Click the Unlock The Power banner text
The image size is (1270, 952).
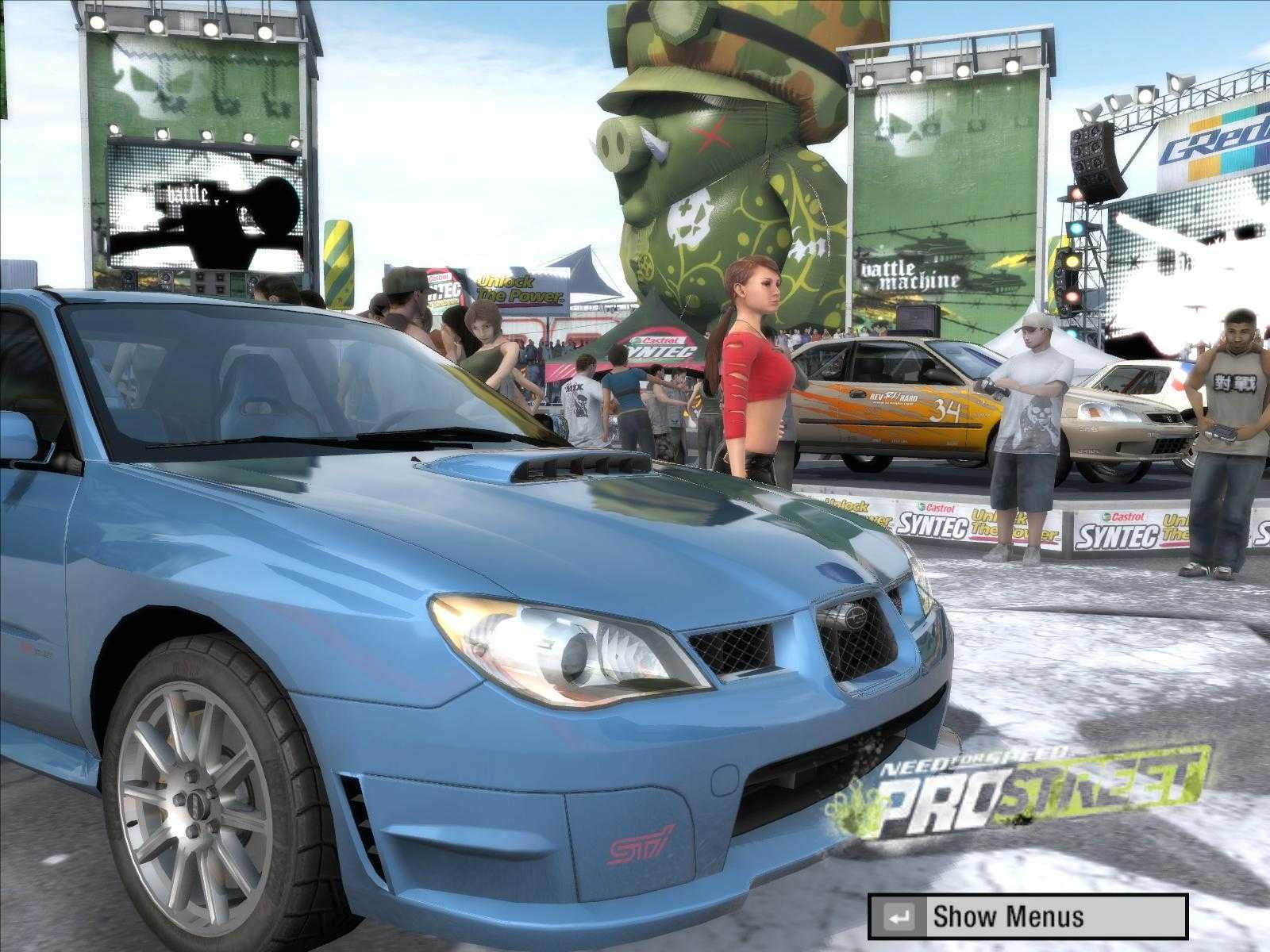tap(516, 290)
